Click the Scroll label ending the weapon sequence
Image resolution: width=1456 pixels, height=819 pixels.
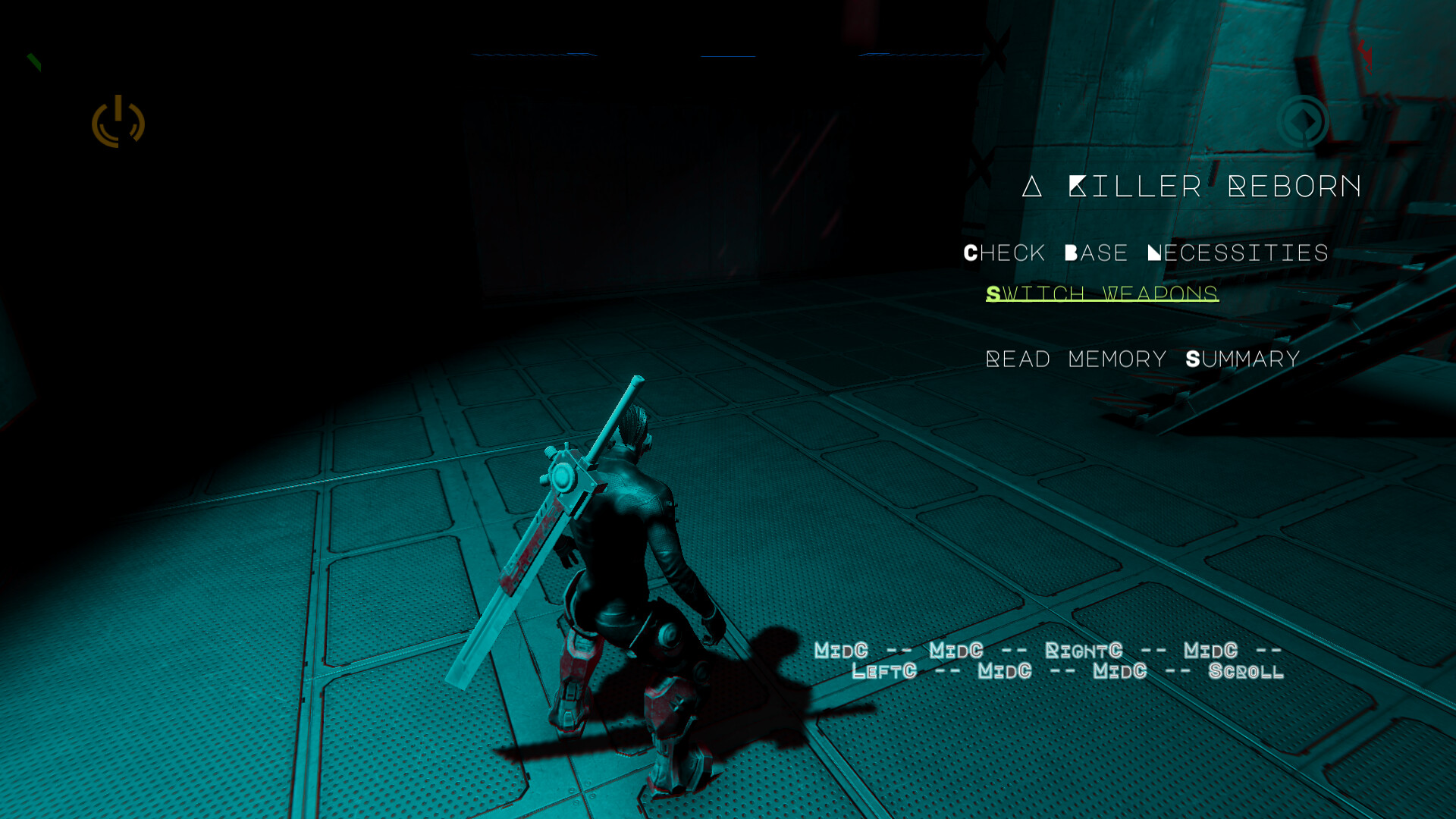coord(1245,671)
